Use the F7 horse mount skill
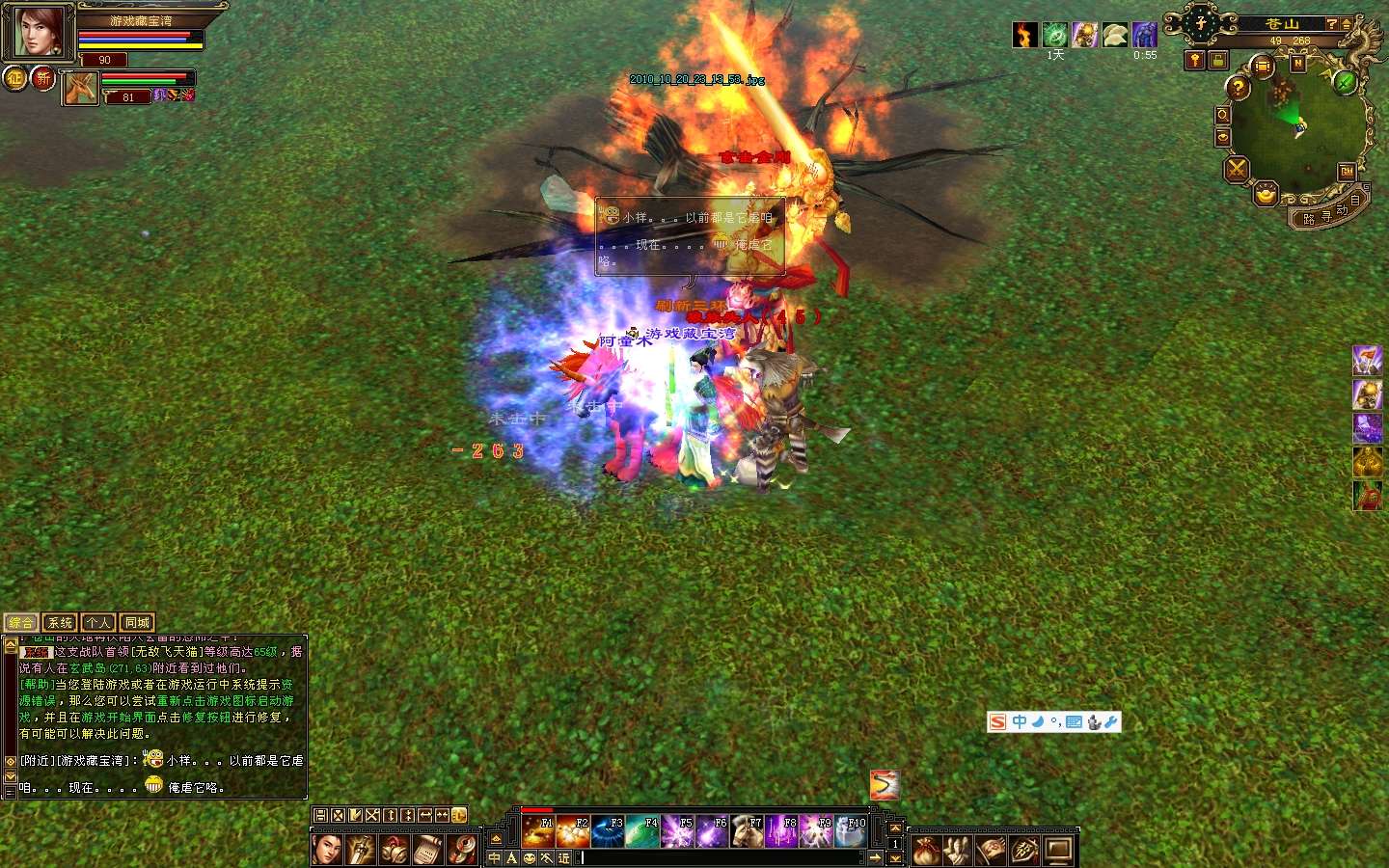1389x868 pixels. click(x=747, y=831)
